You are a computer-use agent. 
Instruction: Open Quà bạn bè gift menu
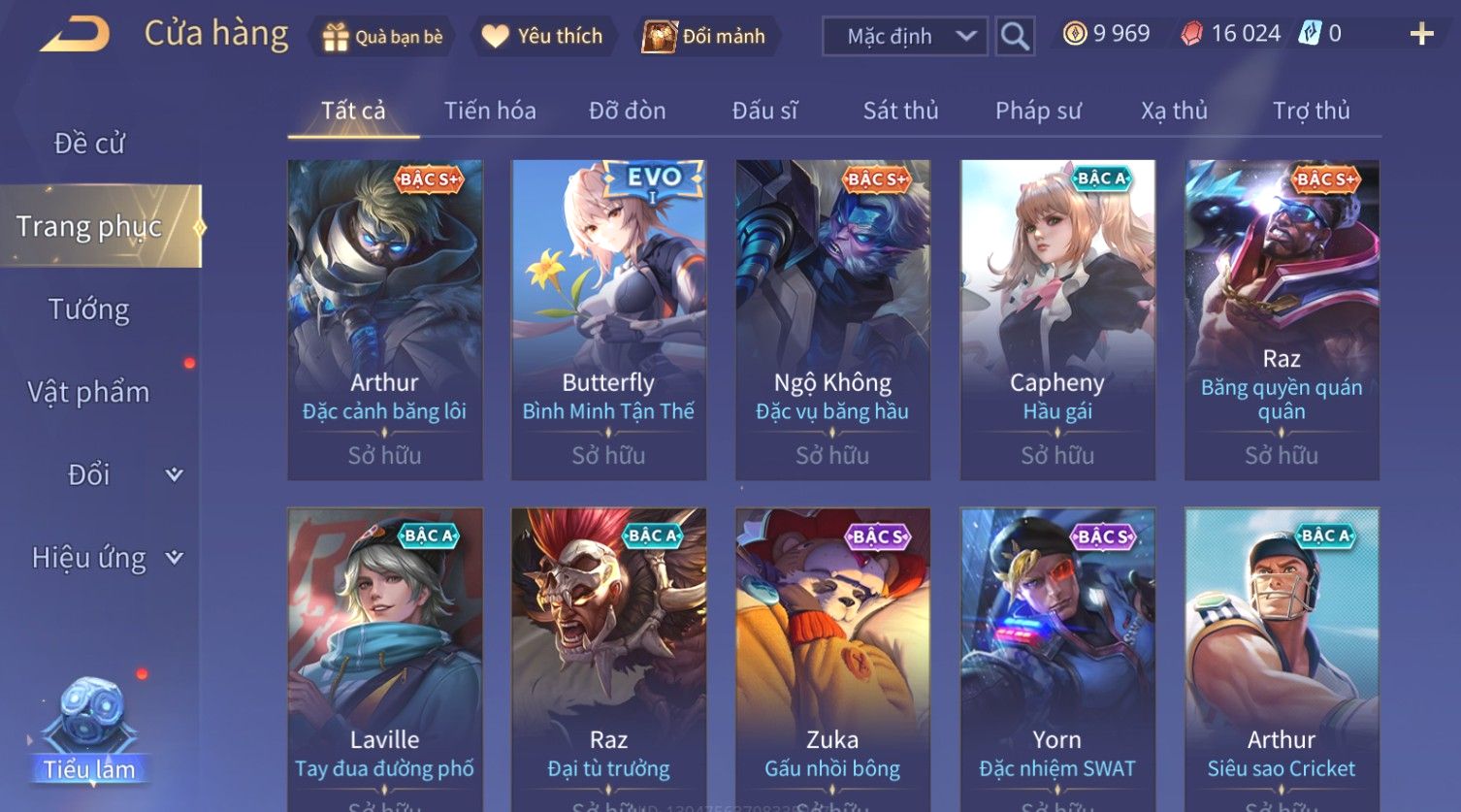(383, 37)
